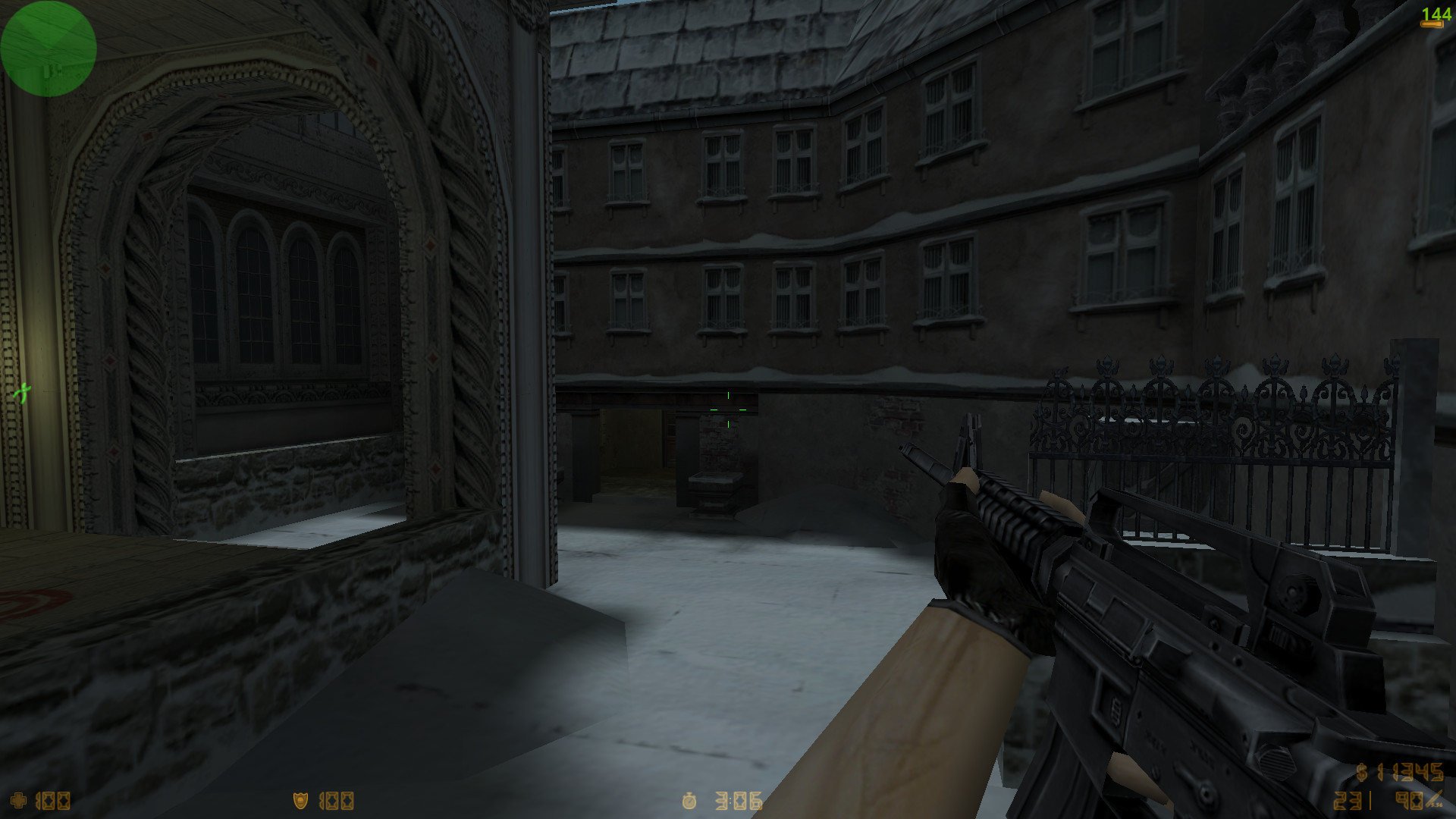Click the magazine ammo count 23
Viewport: 1456px width, 819px height.
(1348, 800)
